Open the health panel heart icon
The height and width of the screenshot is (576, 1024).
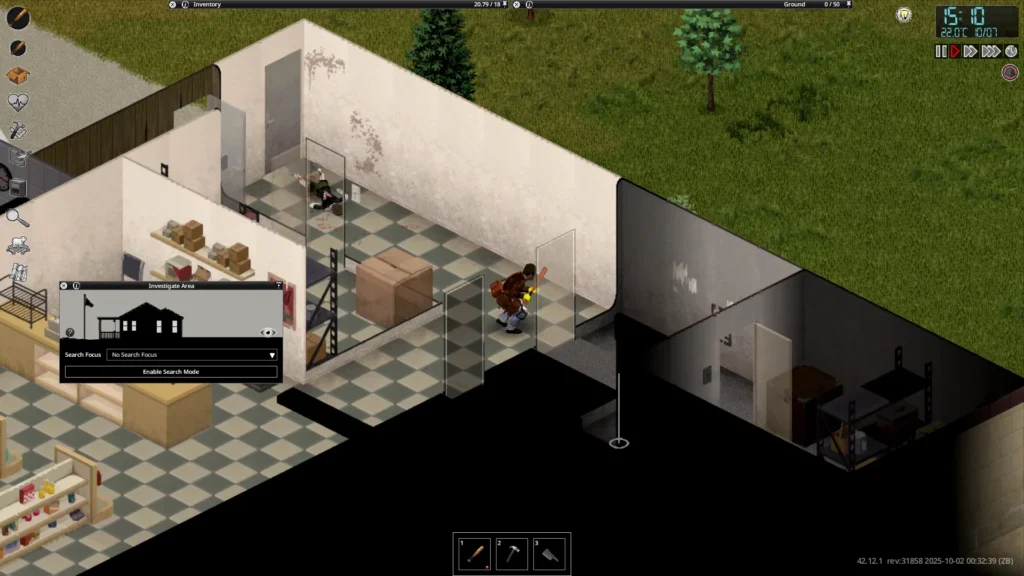(x=17, y=102)
